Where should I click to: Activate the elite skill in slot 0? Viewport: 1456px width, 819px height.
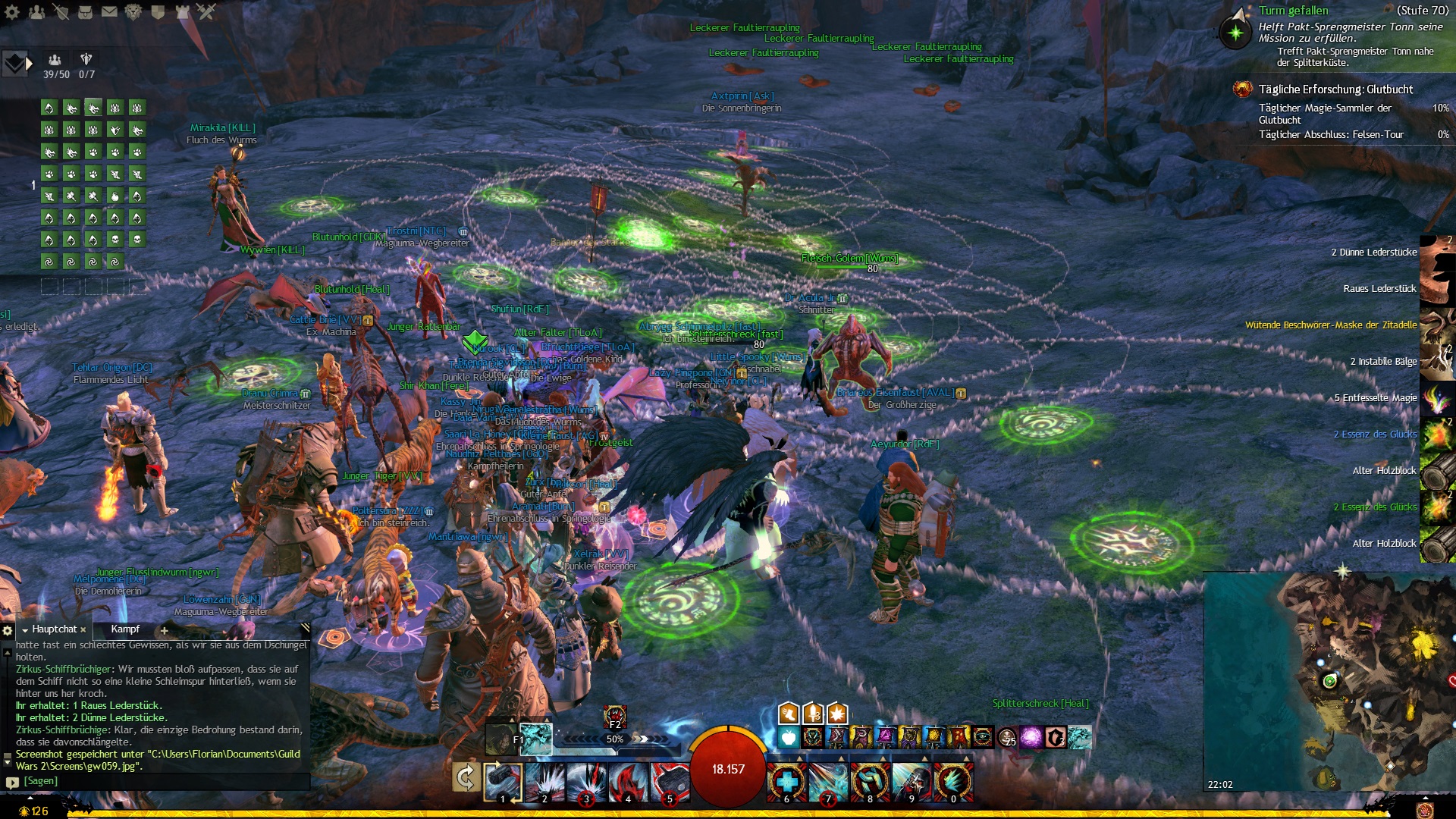click(x=953, y=781)
